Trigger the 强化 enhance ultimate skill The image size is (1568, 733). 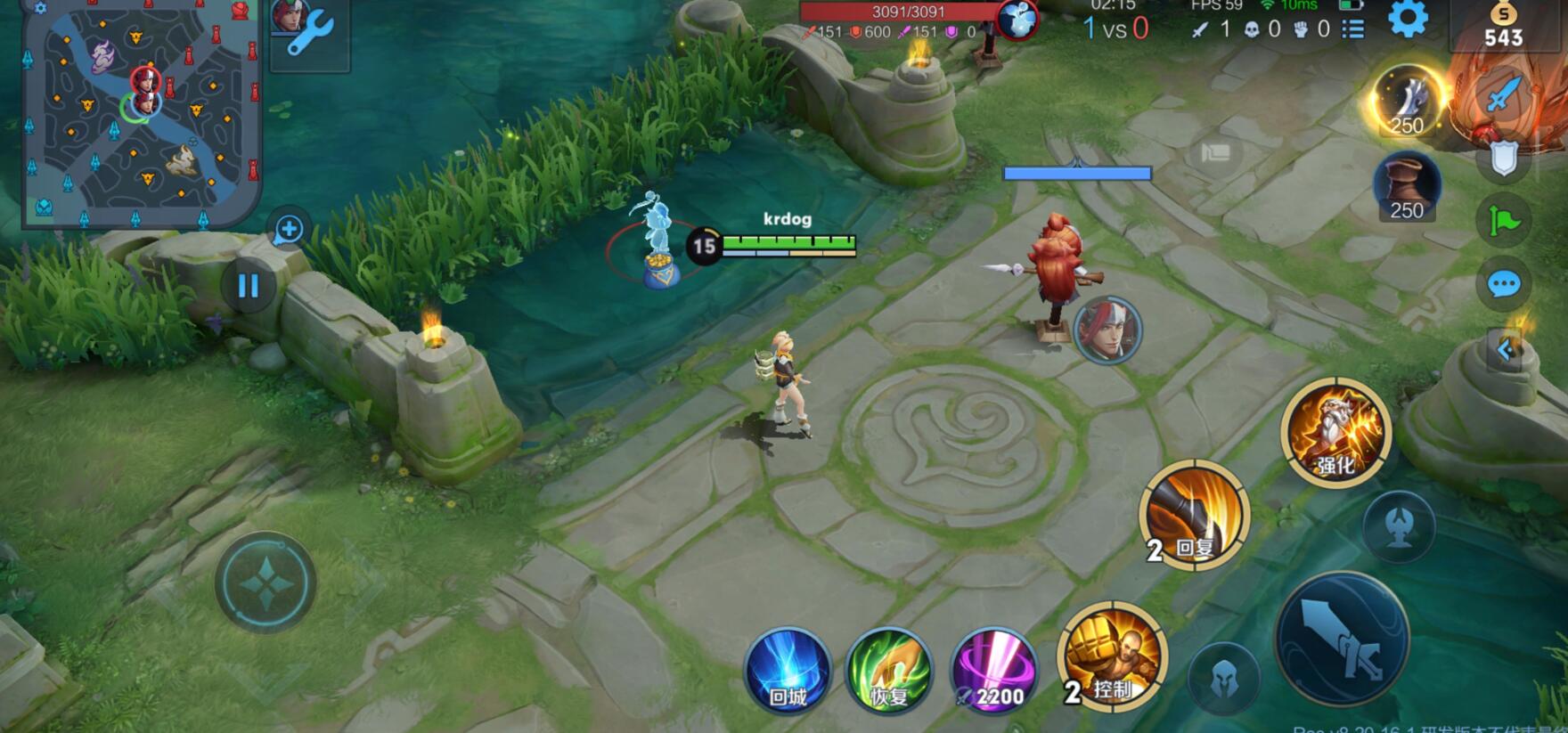(x=1335, y=433)
